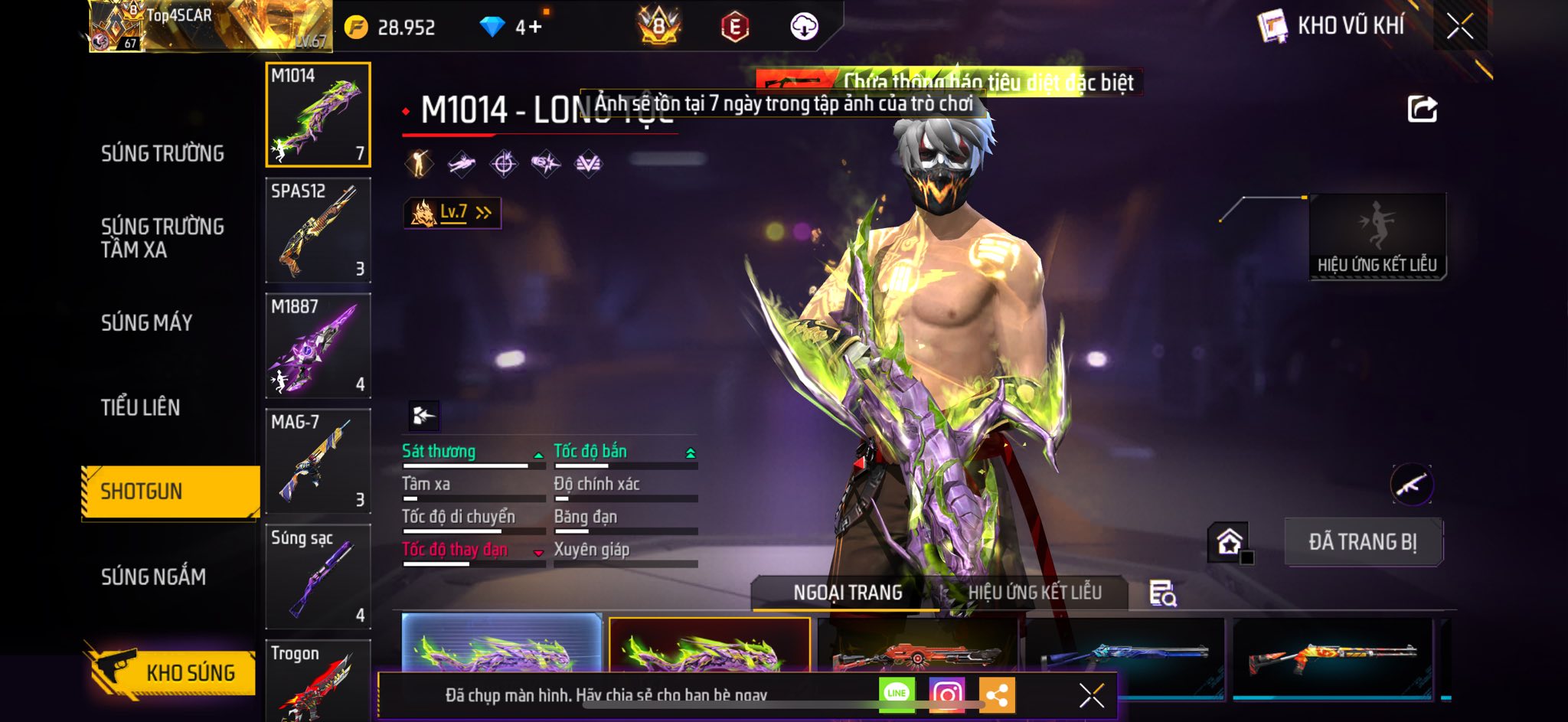1568x722 pixels.
Task: Switch to Hiệu Ứng Kết Liễu tab
Action: coord(1034,593)
